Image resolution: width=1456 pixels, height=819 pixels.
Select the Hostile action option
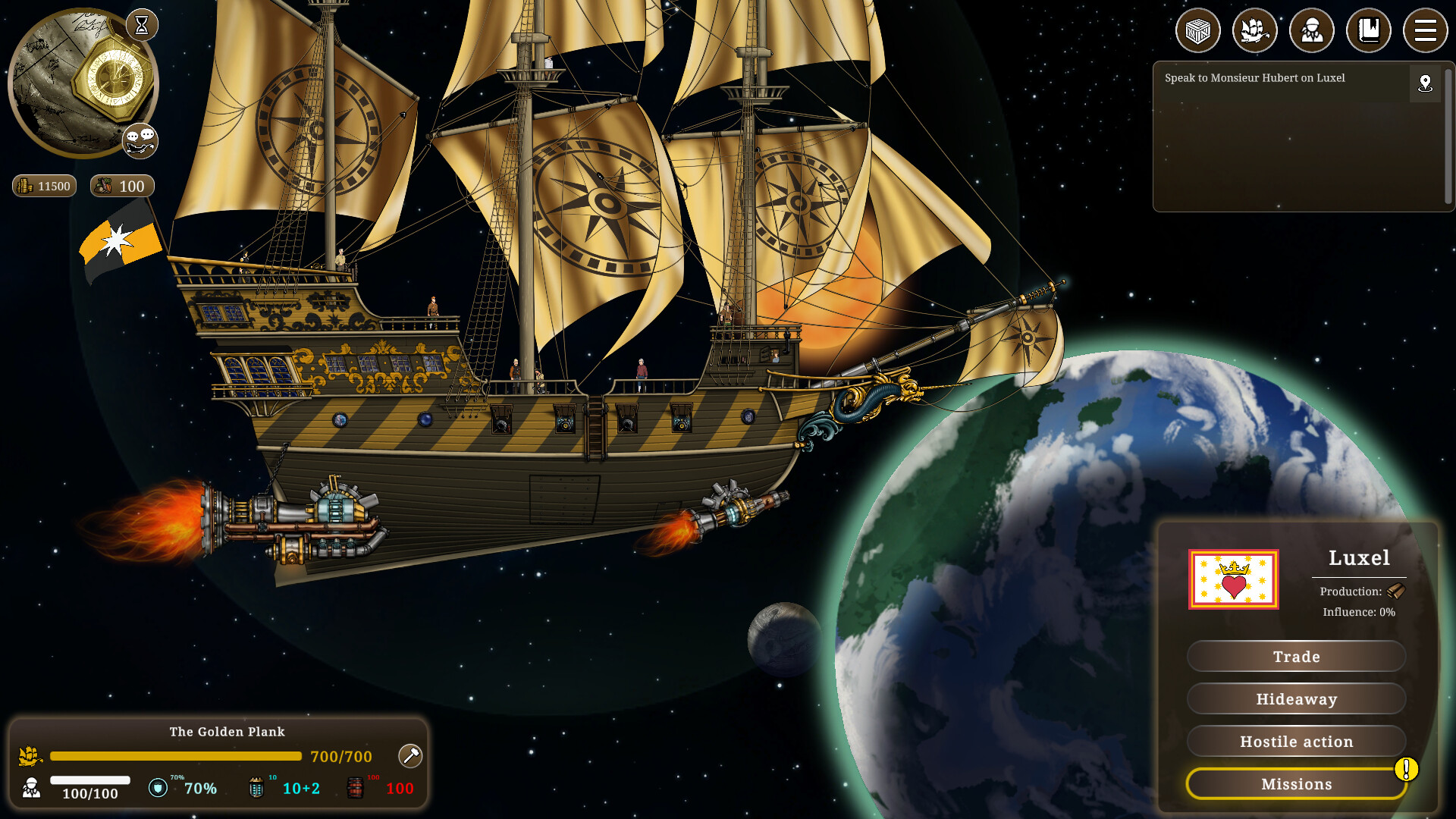click(1297, 742)
